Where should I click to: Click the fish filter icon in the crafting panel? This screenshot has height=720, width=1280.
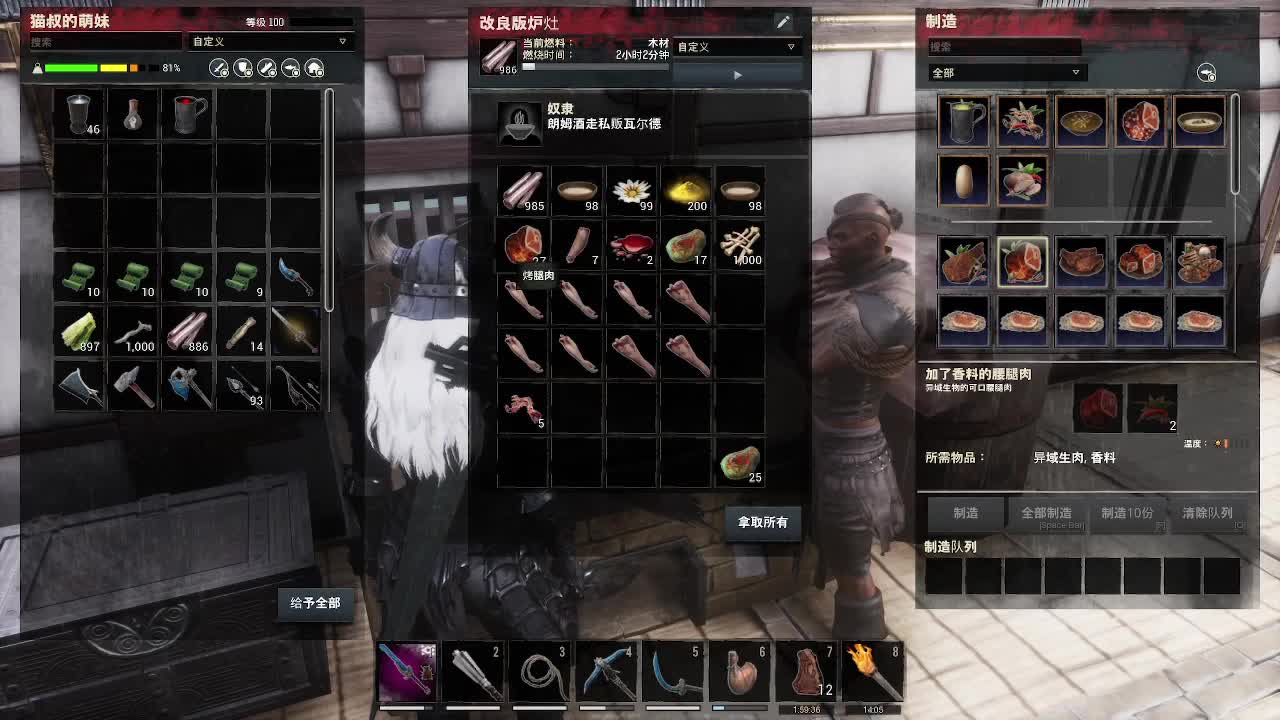coord(1206,72)
